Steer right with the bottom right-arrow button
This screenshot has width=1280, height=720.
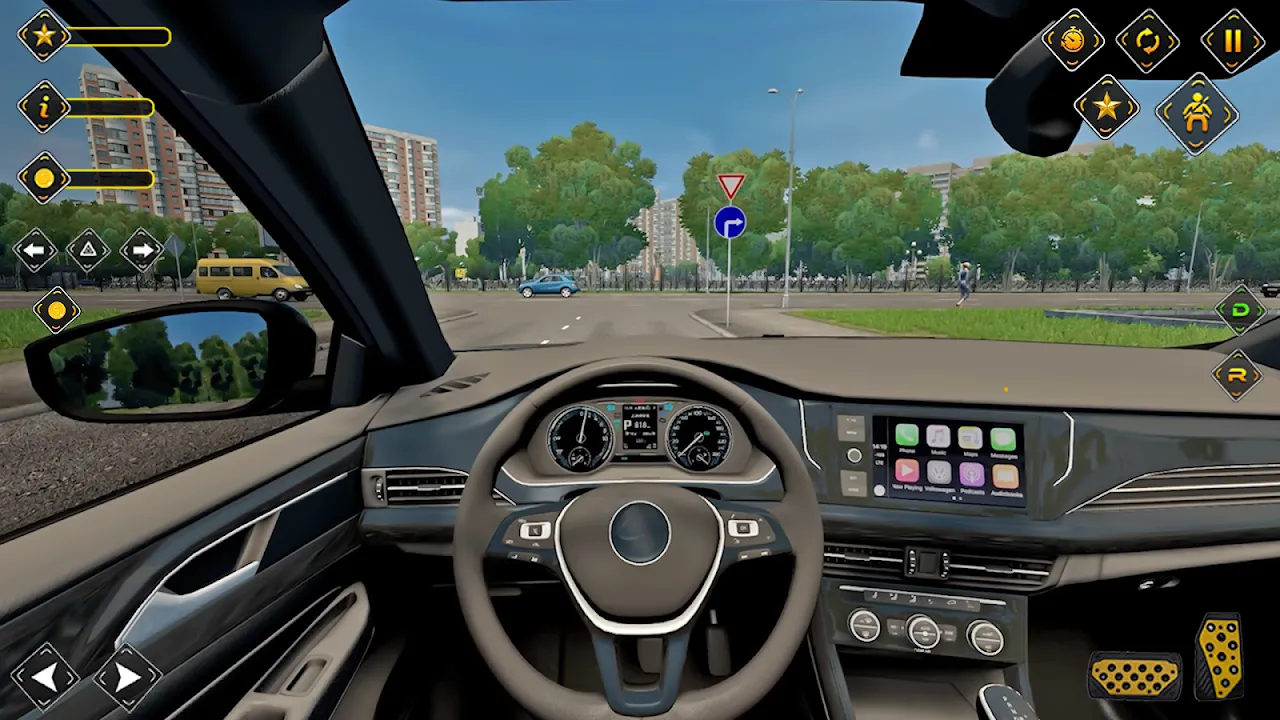click(x=127, y=677)
